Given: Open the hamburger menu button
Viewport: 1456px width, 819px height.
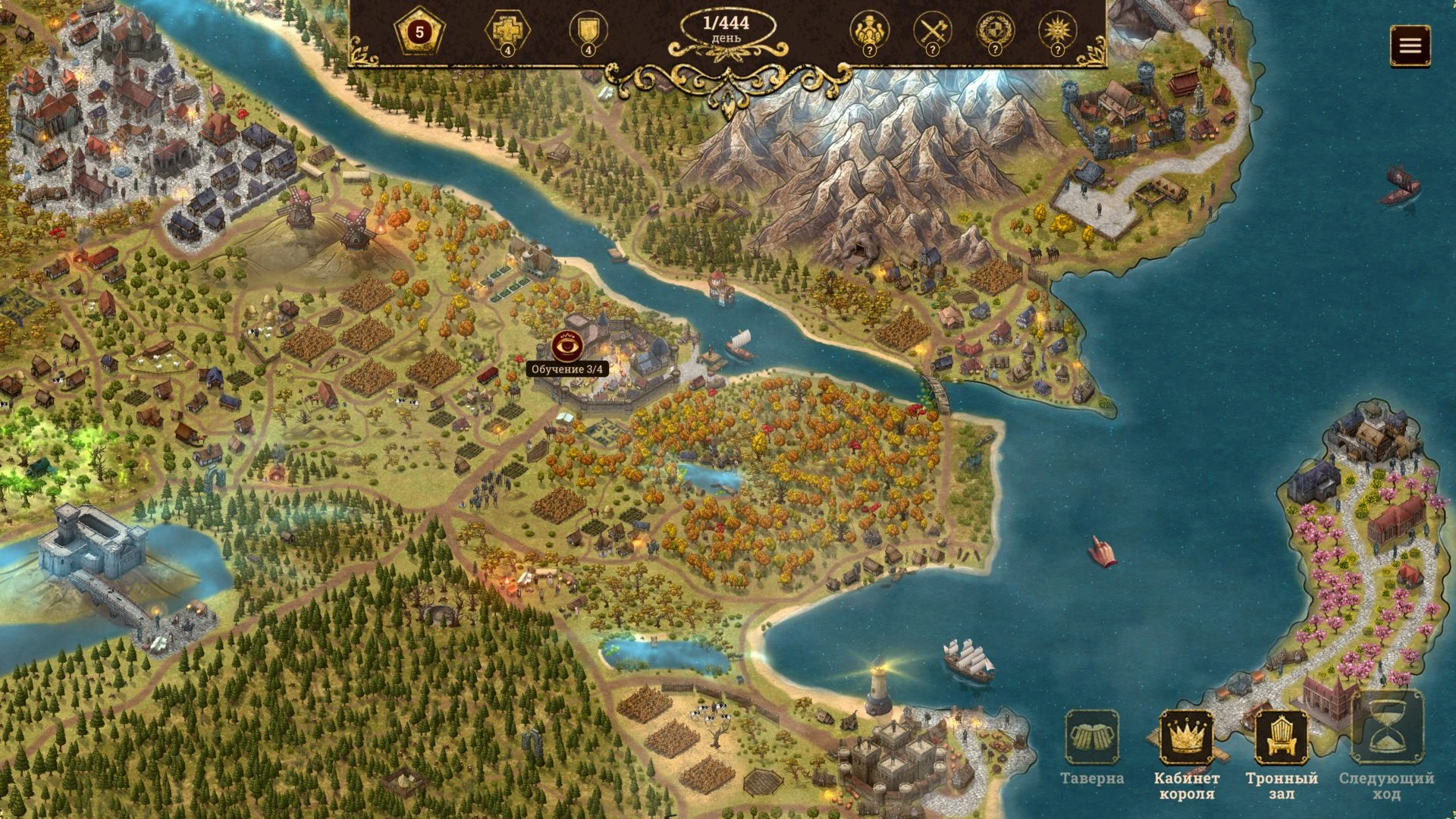Looking at the screenshot, I should pos(1410,45).
